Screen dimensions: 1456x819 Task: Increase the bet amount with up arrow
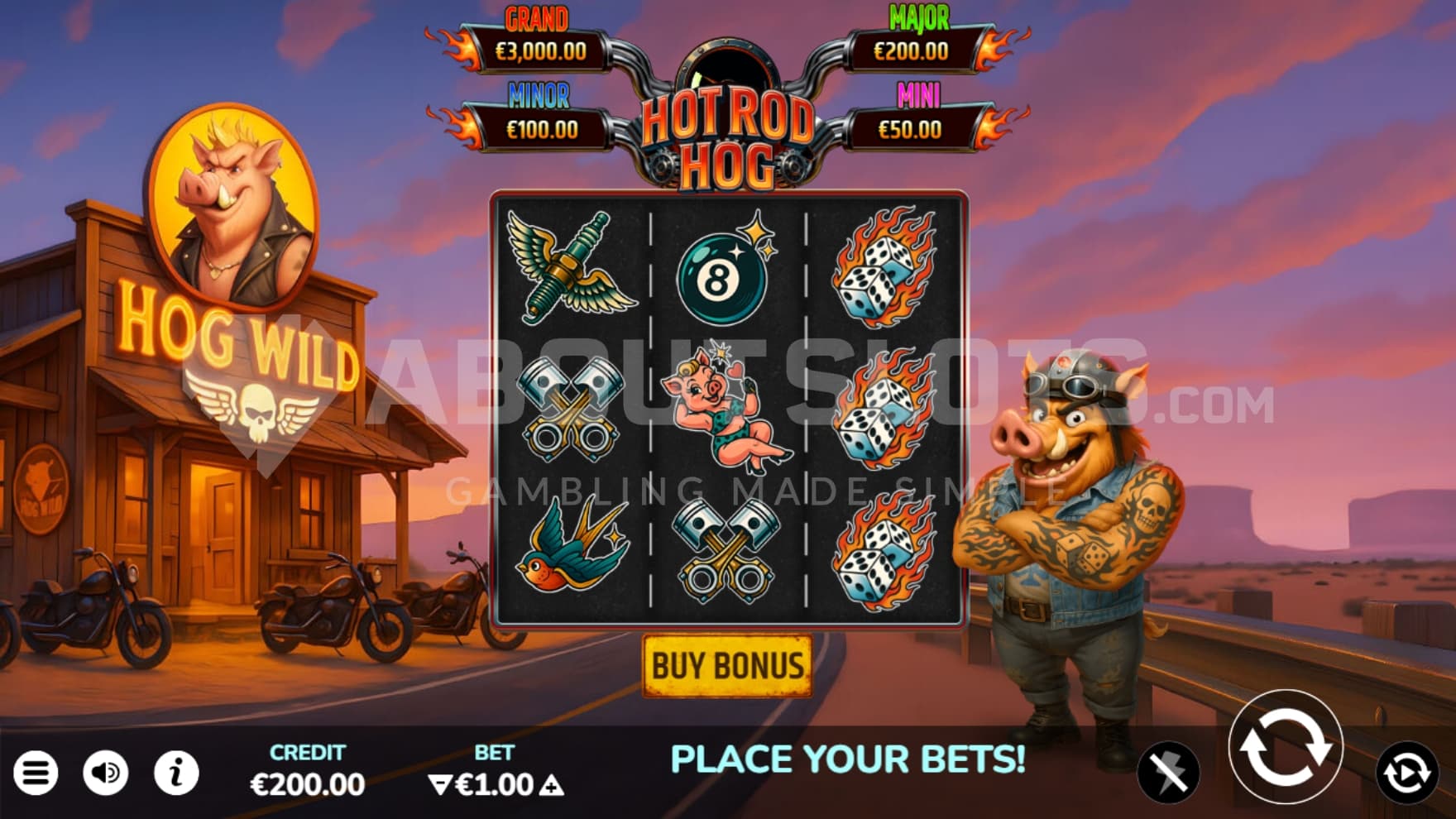point(552,785)
